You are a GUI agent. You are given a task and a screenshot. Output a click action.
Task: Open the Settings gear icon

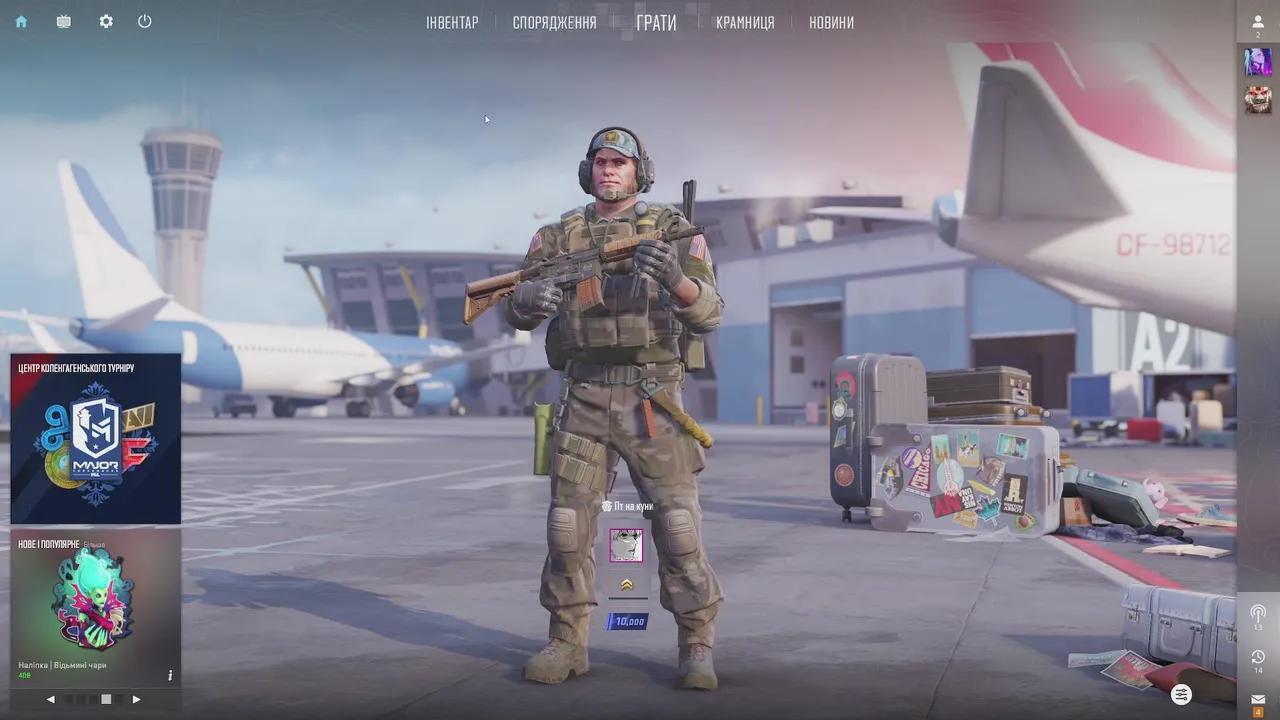point(105,21)
